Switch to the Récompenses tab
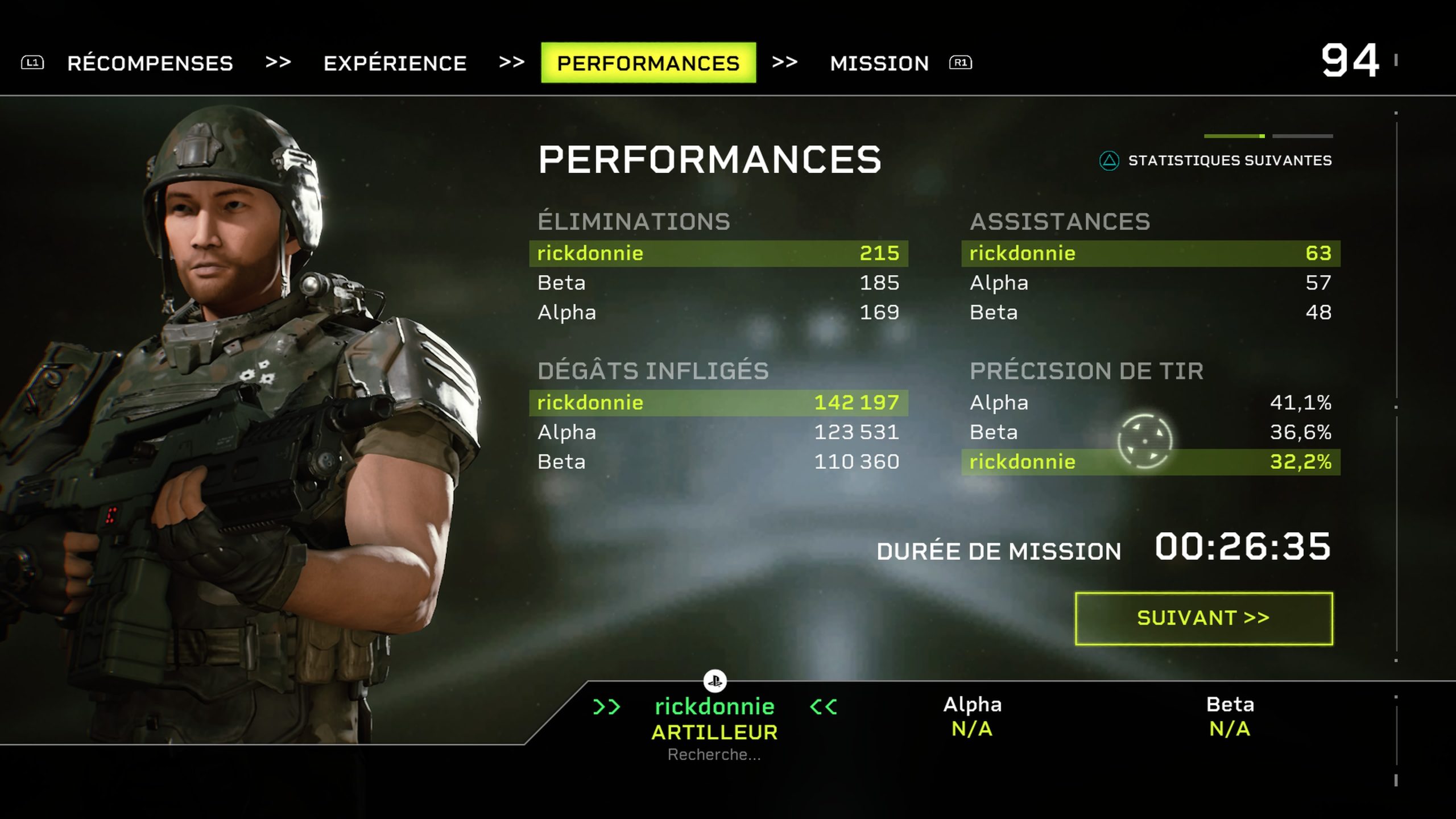 click(x=150, y=63)
